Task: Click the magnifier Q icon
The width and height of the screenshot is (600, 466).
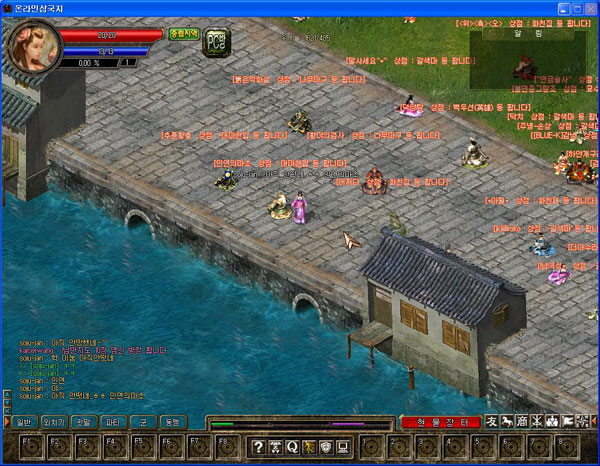Action: [295, 446]
